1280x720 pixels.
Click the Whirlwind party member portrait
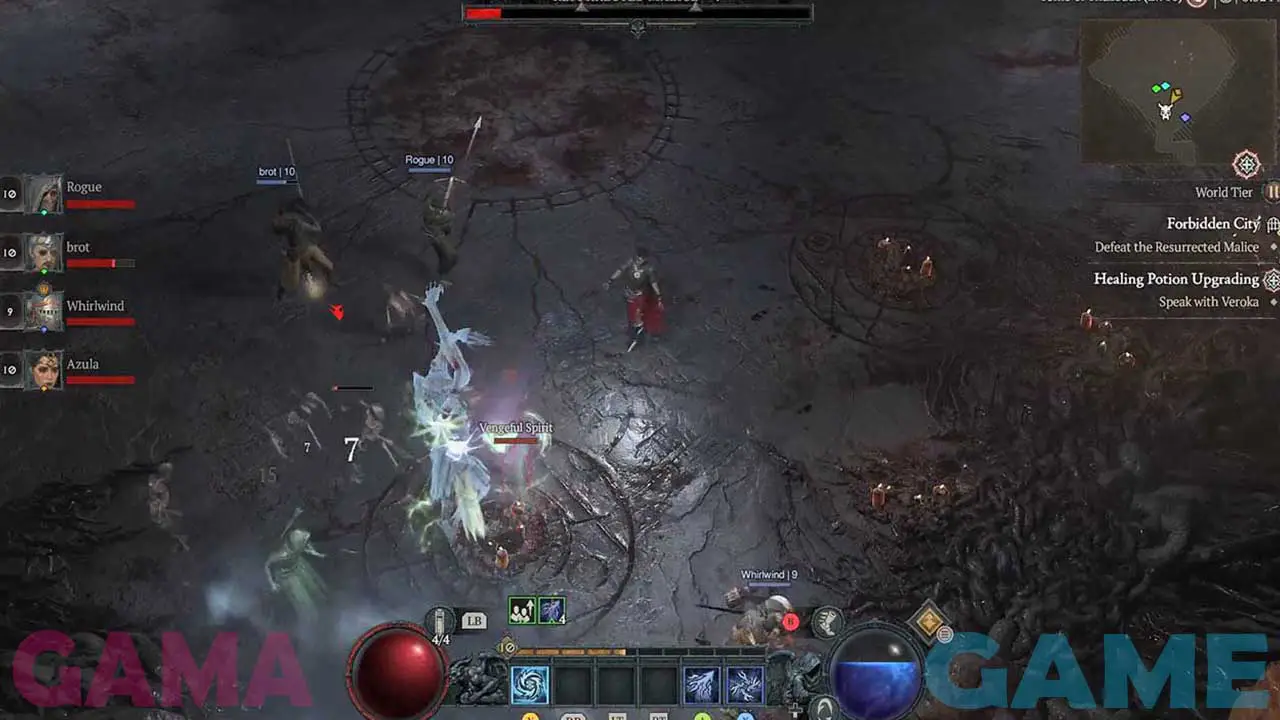(x=43, y=312)
